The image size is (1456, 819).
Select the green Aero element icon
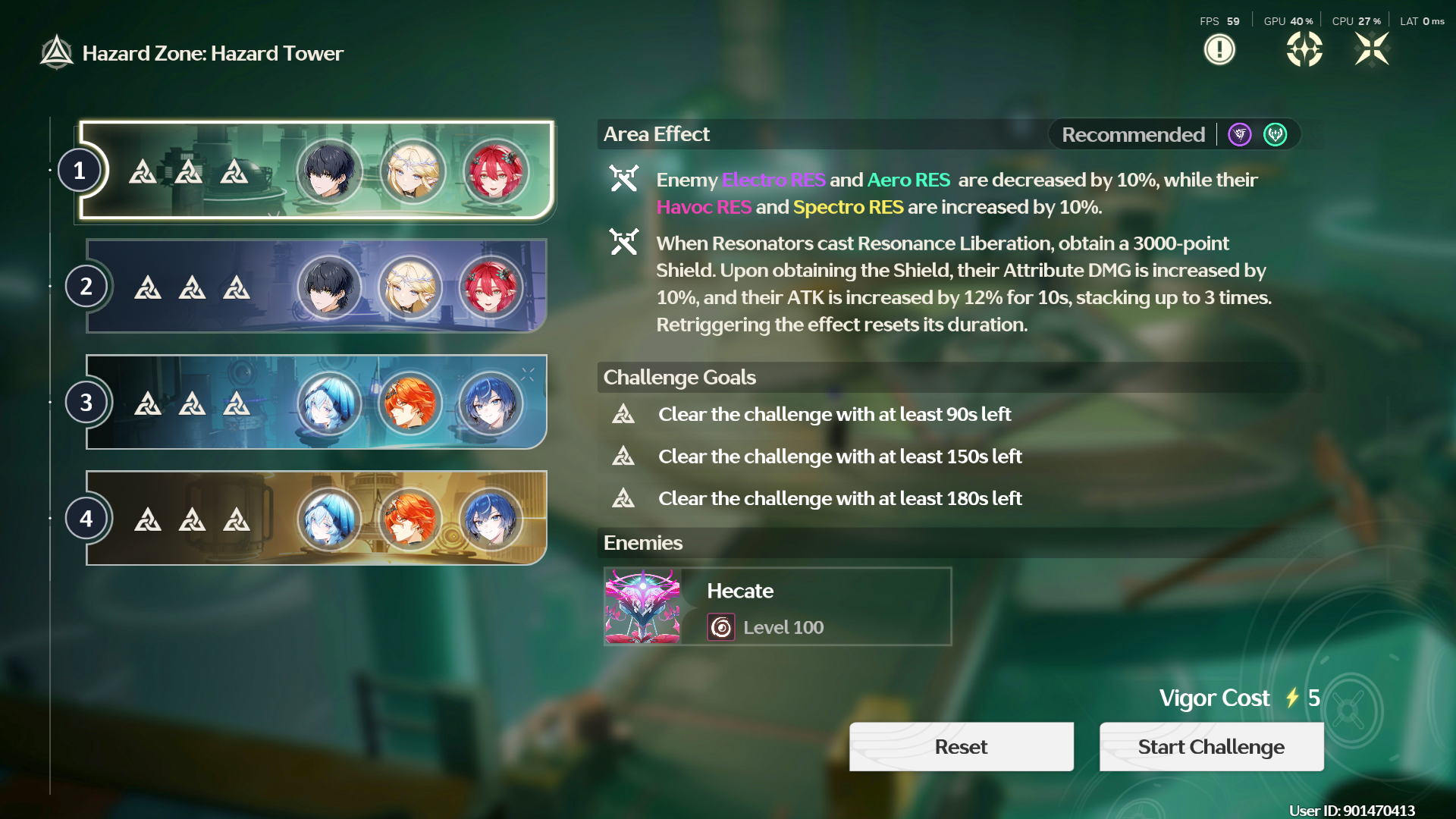click(x=1275, y=134)
